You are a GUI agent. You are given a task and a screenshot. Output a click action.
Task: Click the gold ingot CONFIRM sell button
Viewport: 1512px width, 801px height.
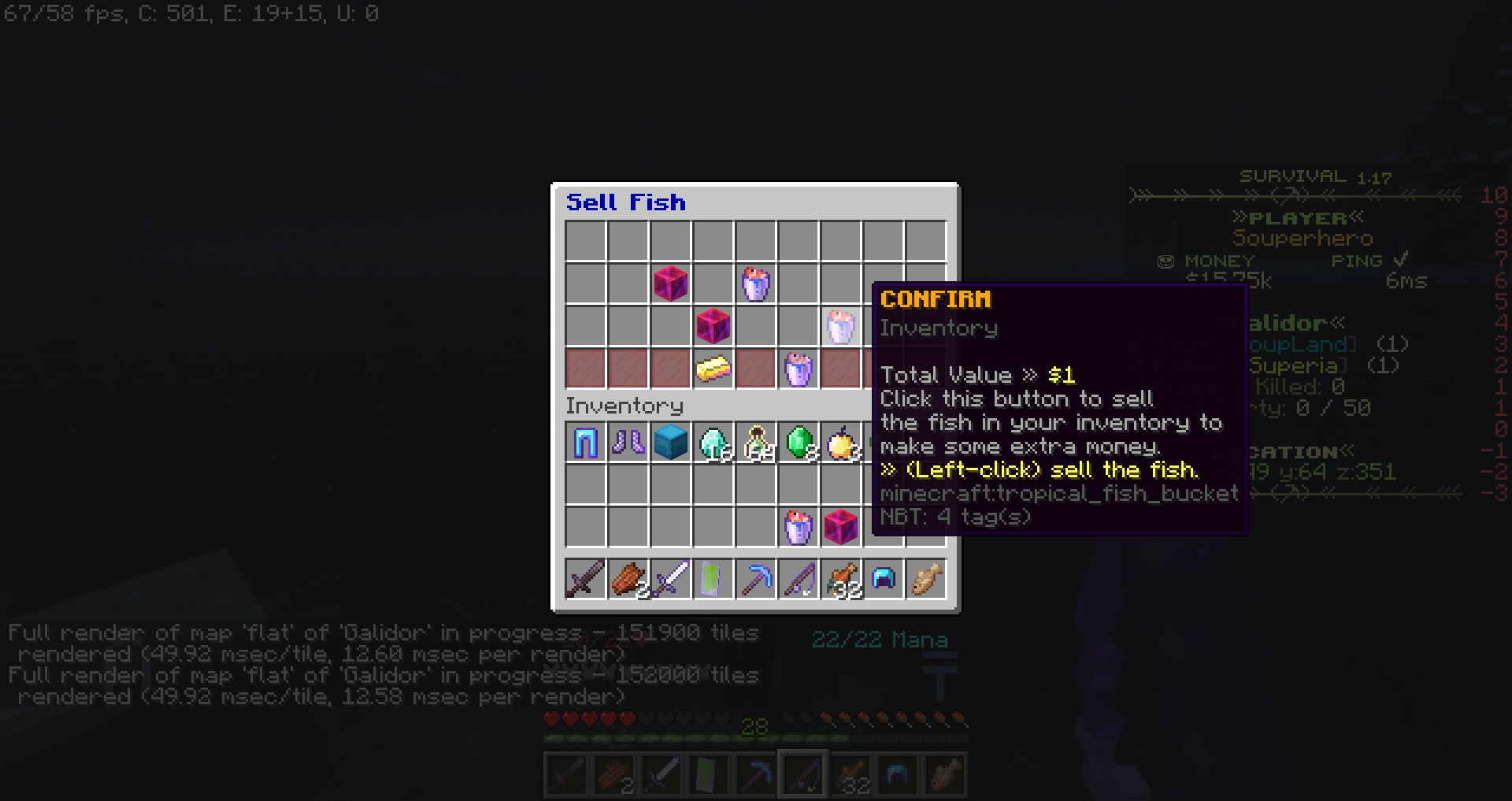(x=713, y=370)
